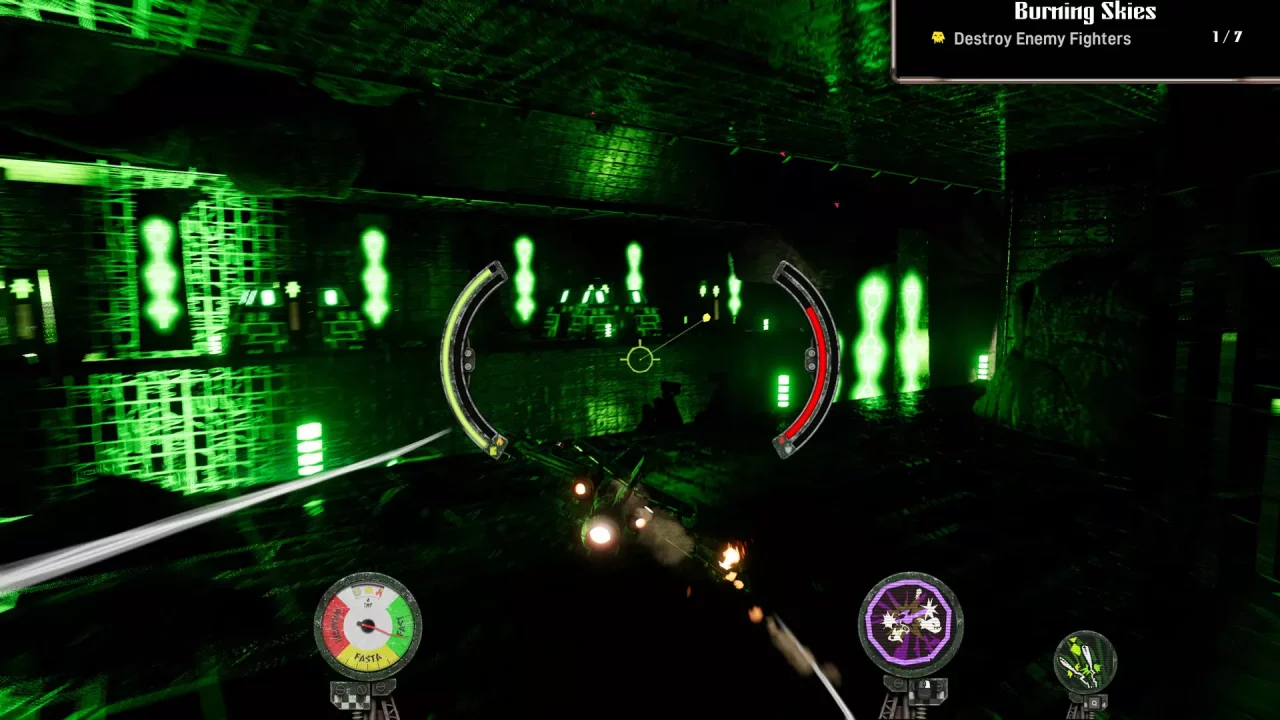Toggle the crossed-circle switch under the speed gauge
Image resolution: width=1280 pixels, height=720 pixels.
click(362, 689)
